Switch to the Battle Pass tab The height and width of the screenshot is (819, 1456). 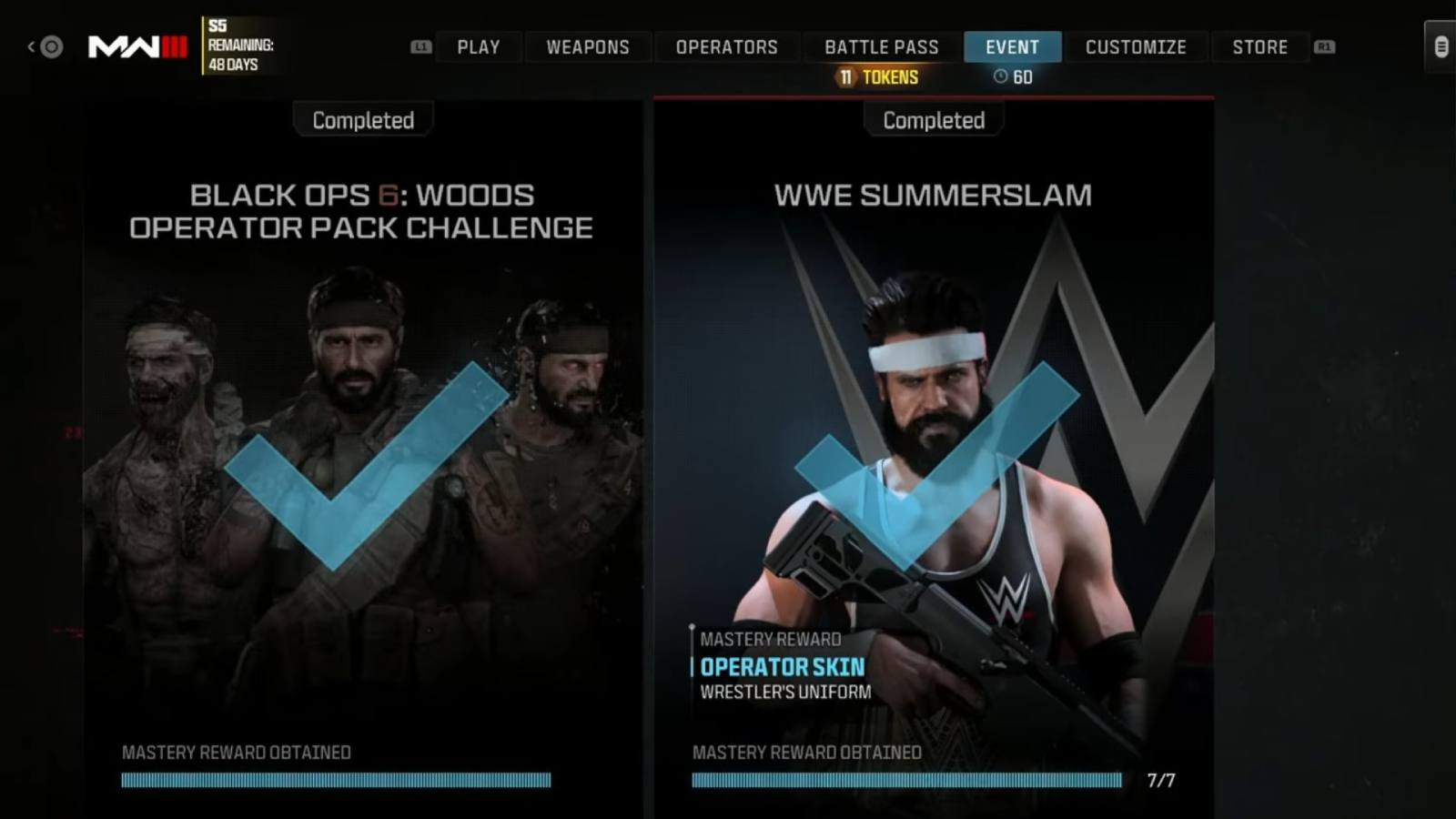tap(881, 46)
